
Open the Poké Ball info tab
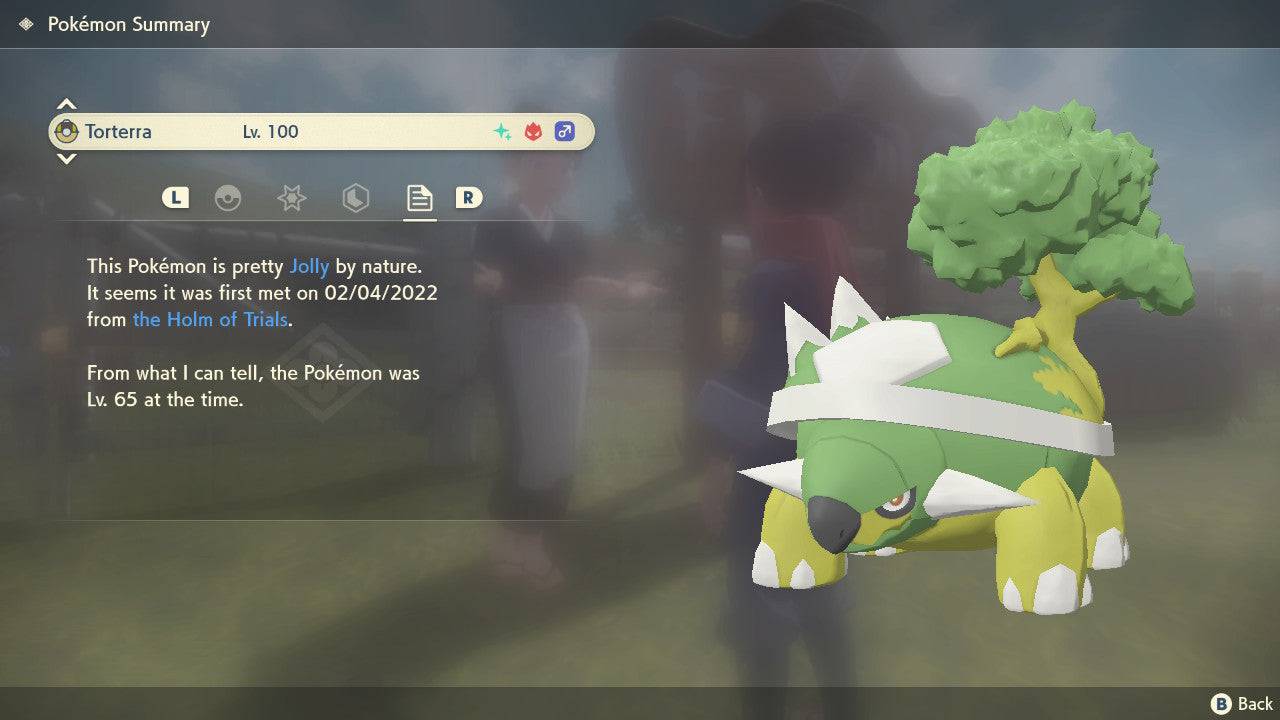(x=229, y=198)
